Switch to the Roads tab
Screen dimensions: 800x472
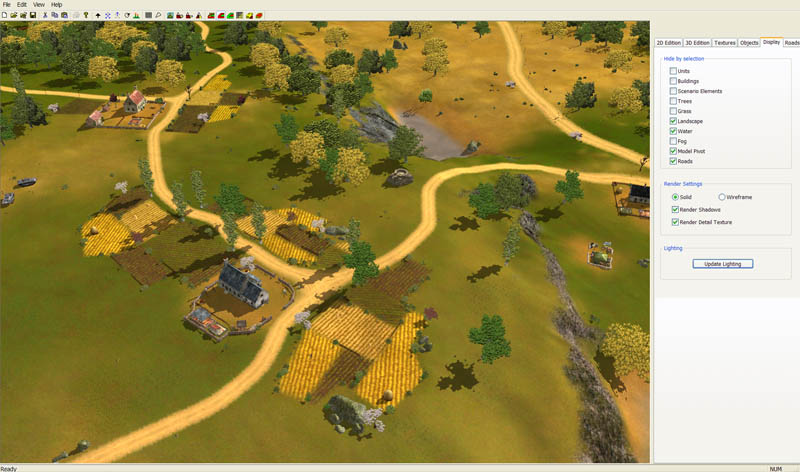(791, 43)
